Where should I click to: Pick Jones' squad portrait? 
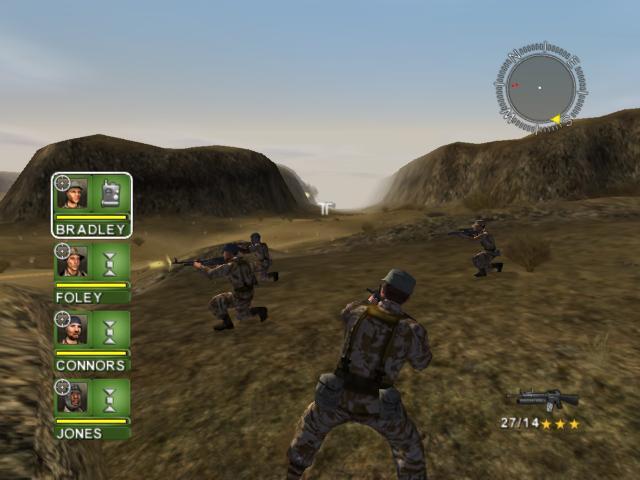(72, 397)
